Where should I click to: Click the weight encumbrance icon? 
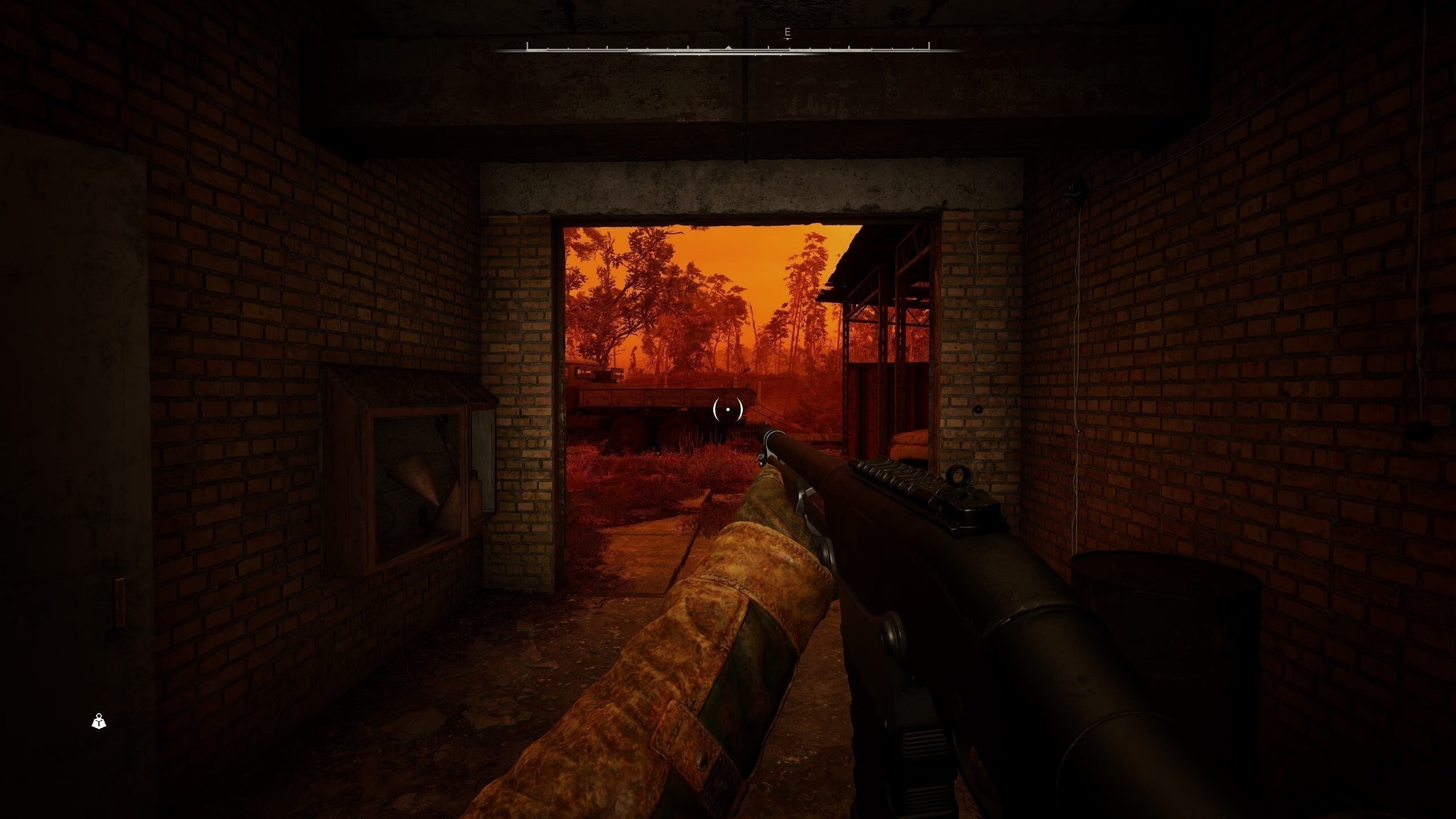point(99,722)
